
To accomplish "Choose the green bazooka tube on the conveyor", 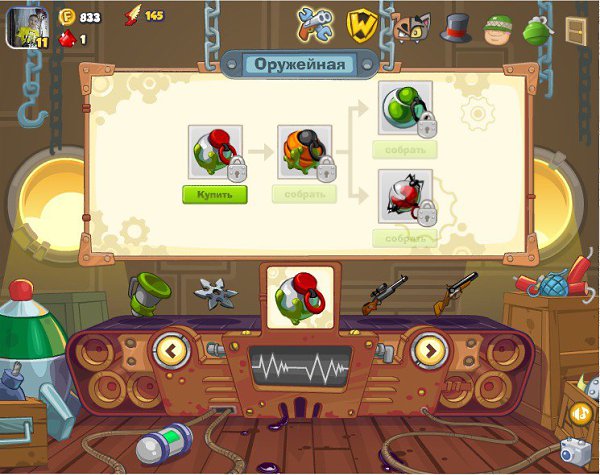I will coord(148,291).
